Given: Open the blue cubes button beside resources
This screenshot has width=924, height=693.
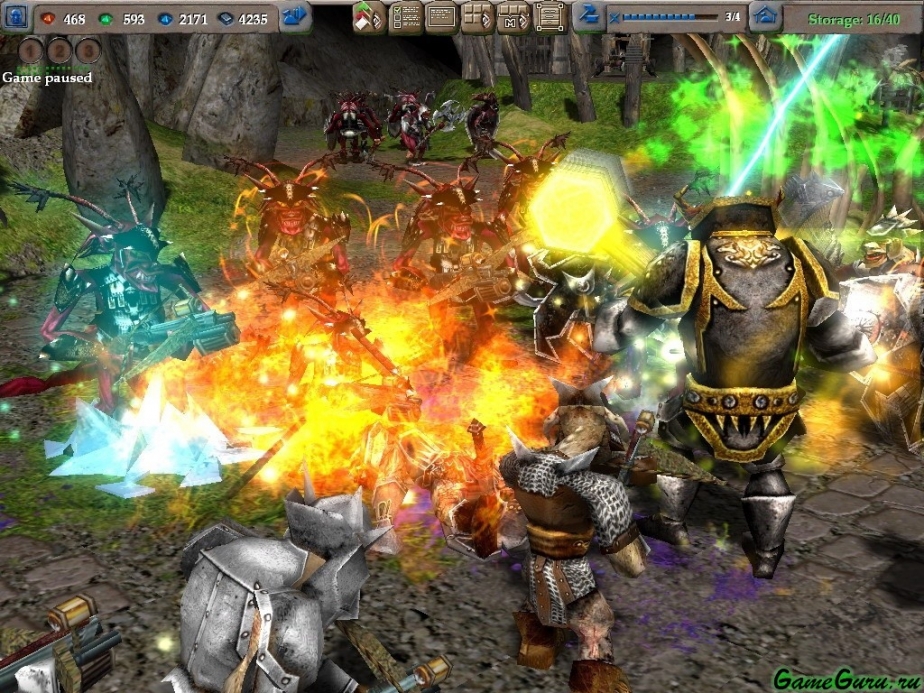Looking at the screenshot, I should (295, 16).
